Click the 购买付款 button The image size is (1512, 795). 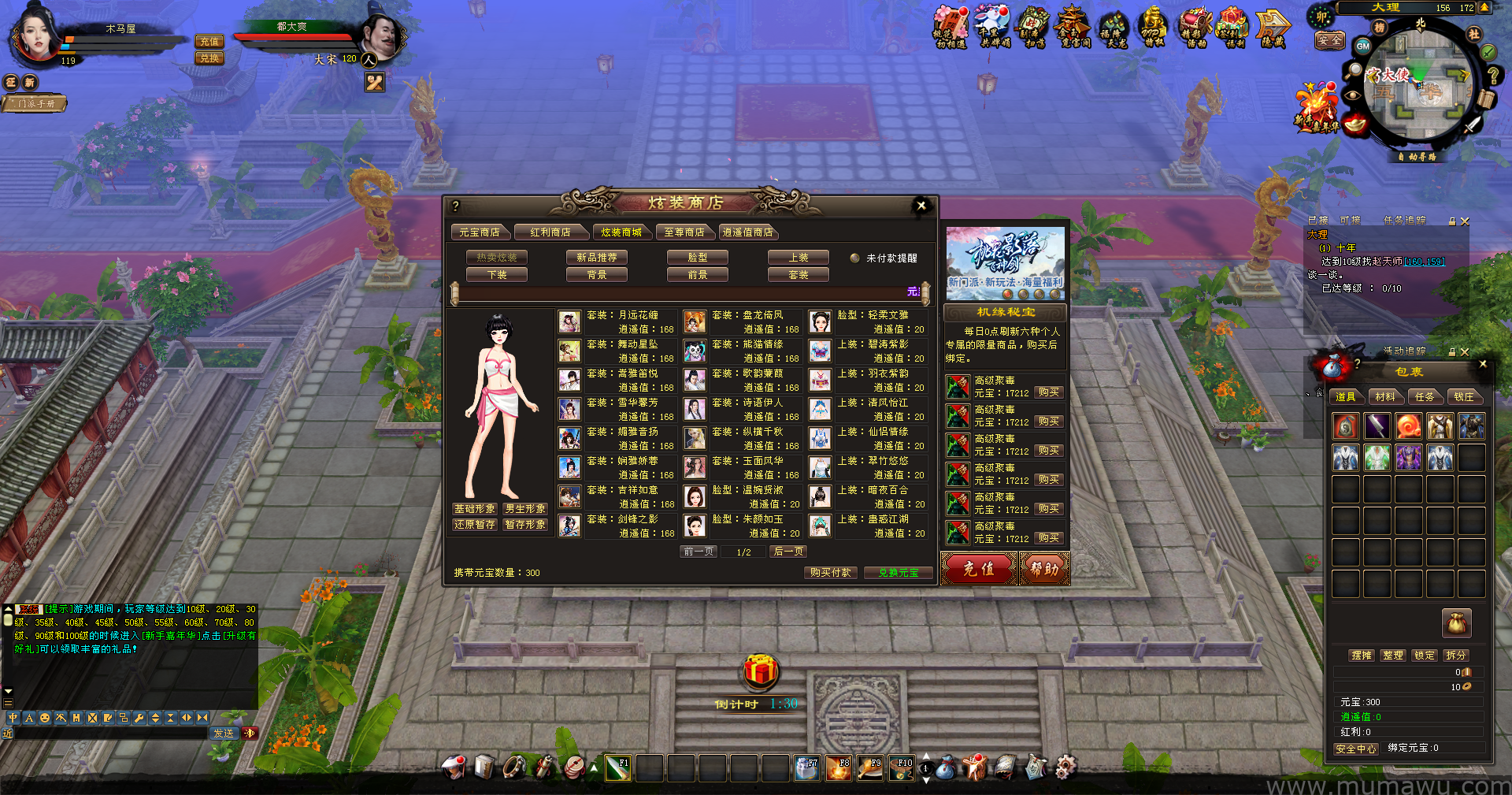831,573
